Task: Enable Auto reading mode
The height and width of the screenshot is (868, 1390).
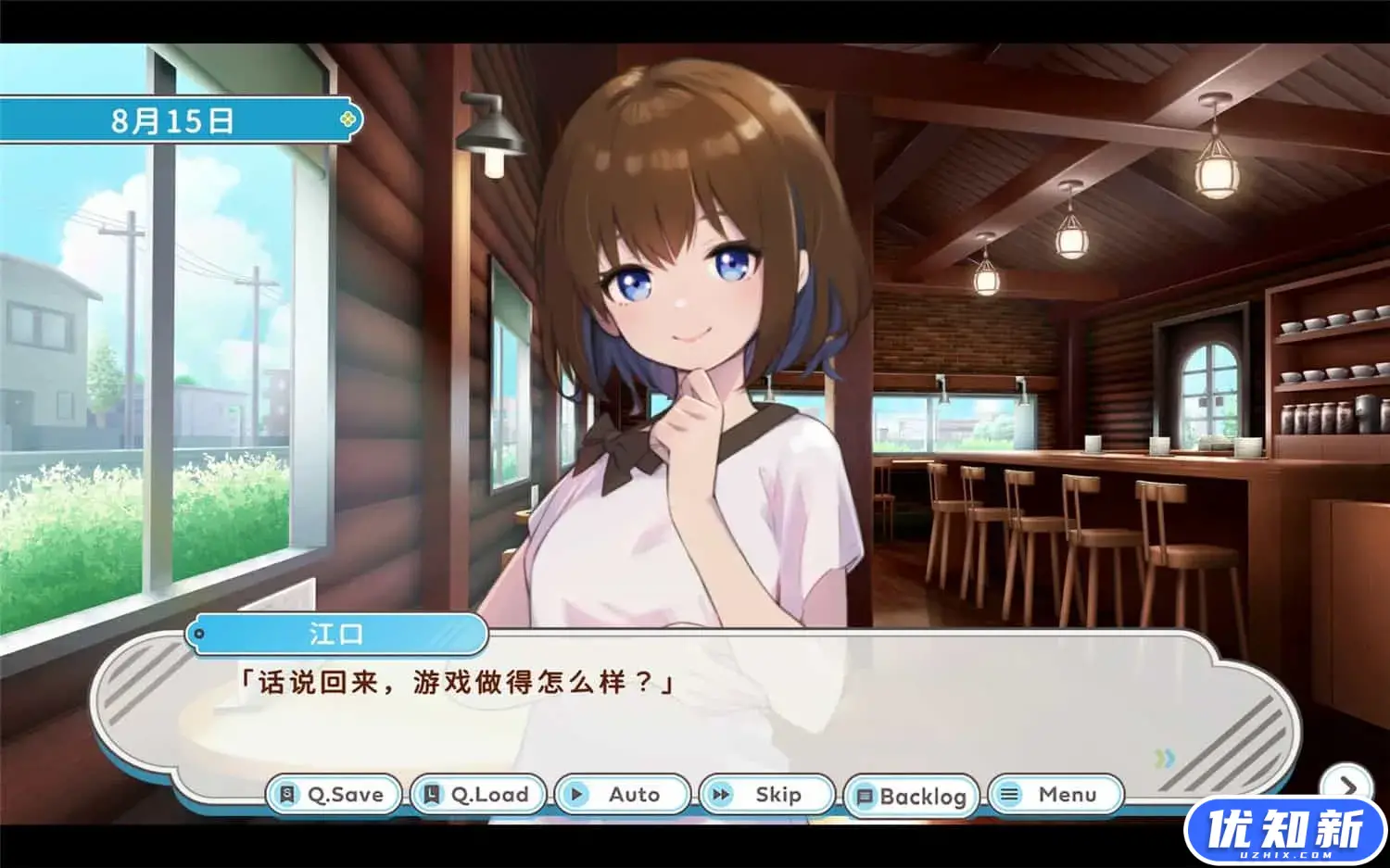Action: (621, 794)
